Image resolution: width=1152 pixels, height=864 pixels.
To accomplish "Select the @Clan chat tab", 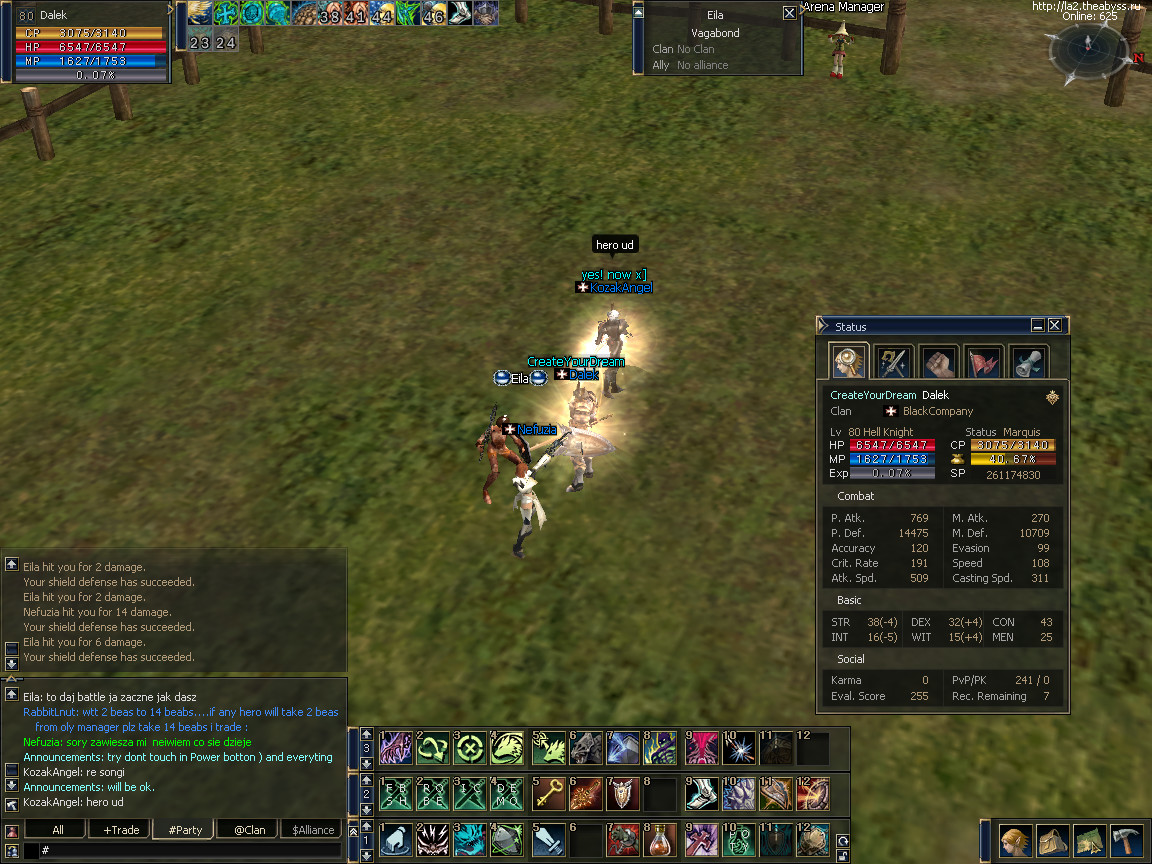I will 249,829.
